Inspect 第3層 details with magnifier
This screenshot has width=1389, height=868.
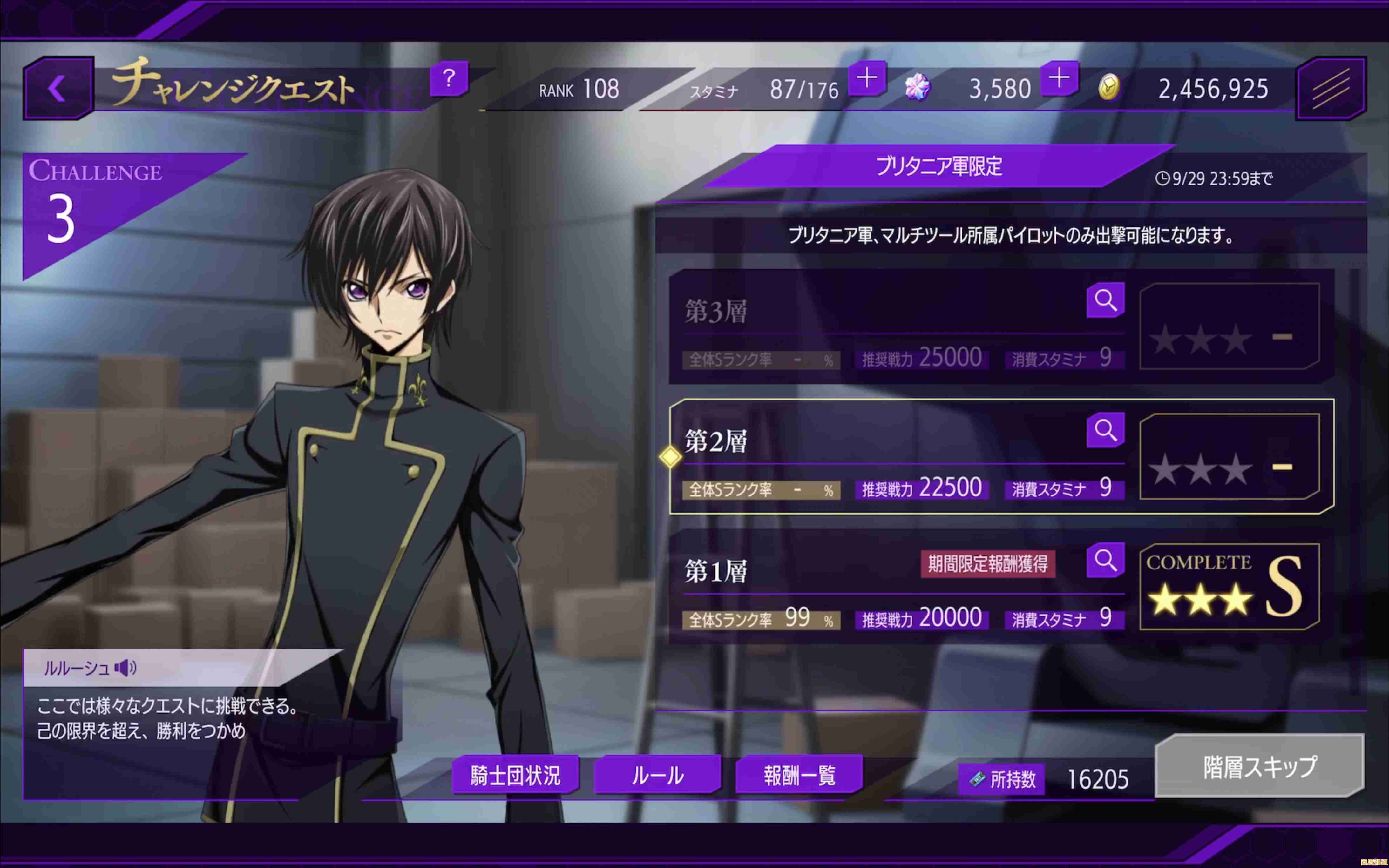(x=1105, y=300)
